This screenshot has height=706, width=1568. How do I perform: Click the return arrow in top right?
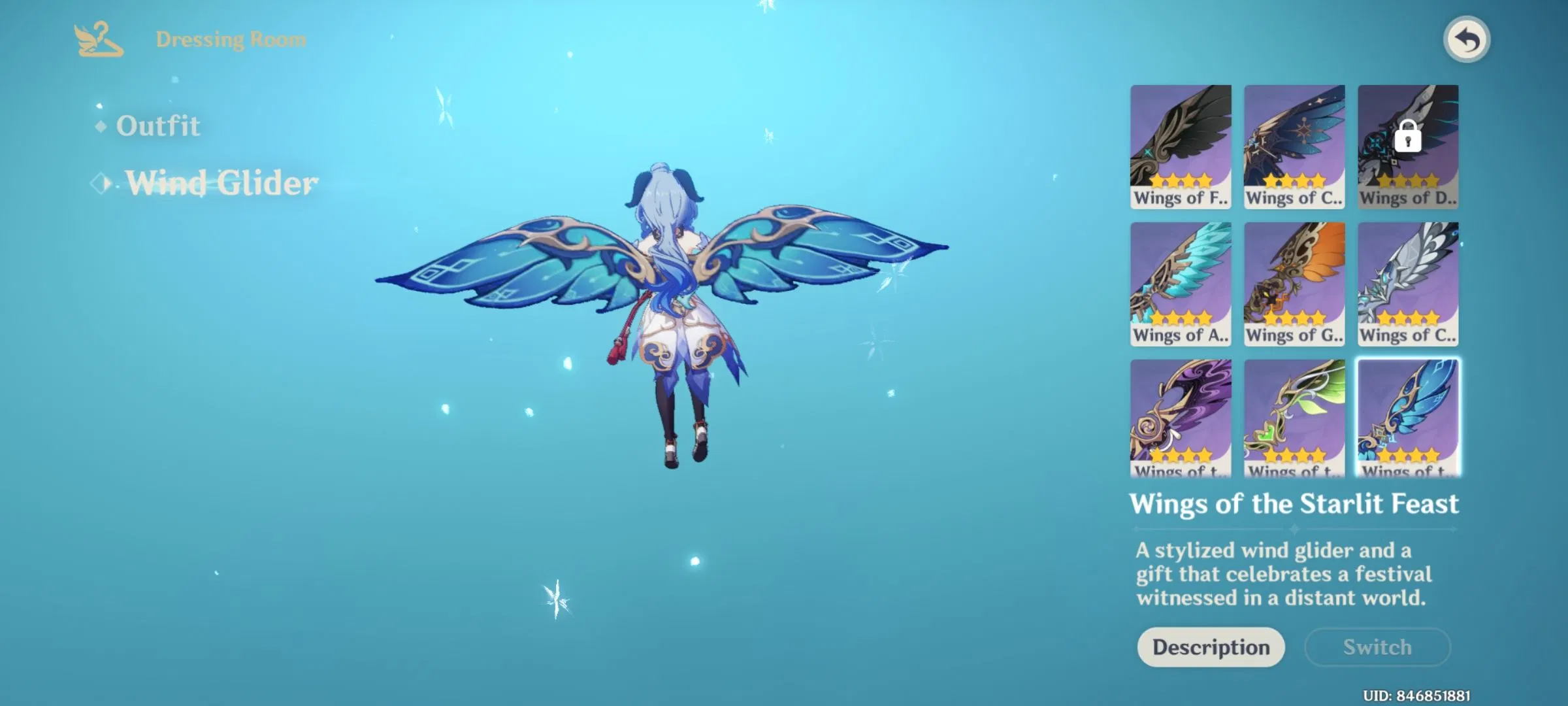click(1467, 39)
